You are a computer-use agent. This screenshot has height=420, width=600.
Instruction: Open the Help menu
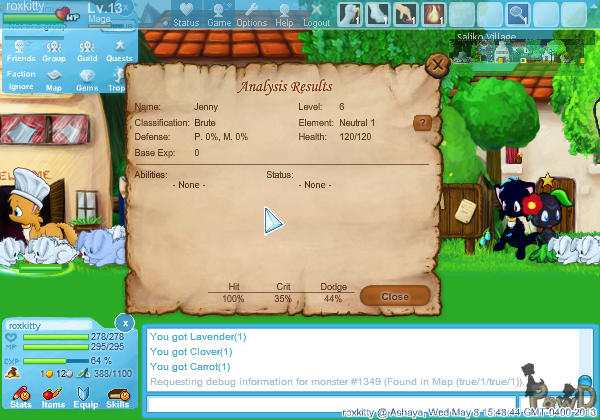tap(284, 15)
